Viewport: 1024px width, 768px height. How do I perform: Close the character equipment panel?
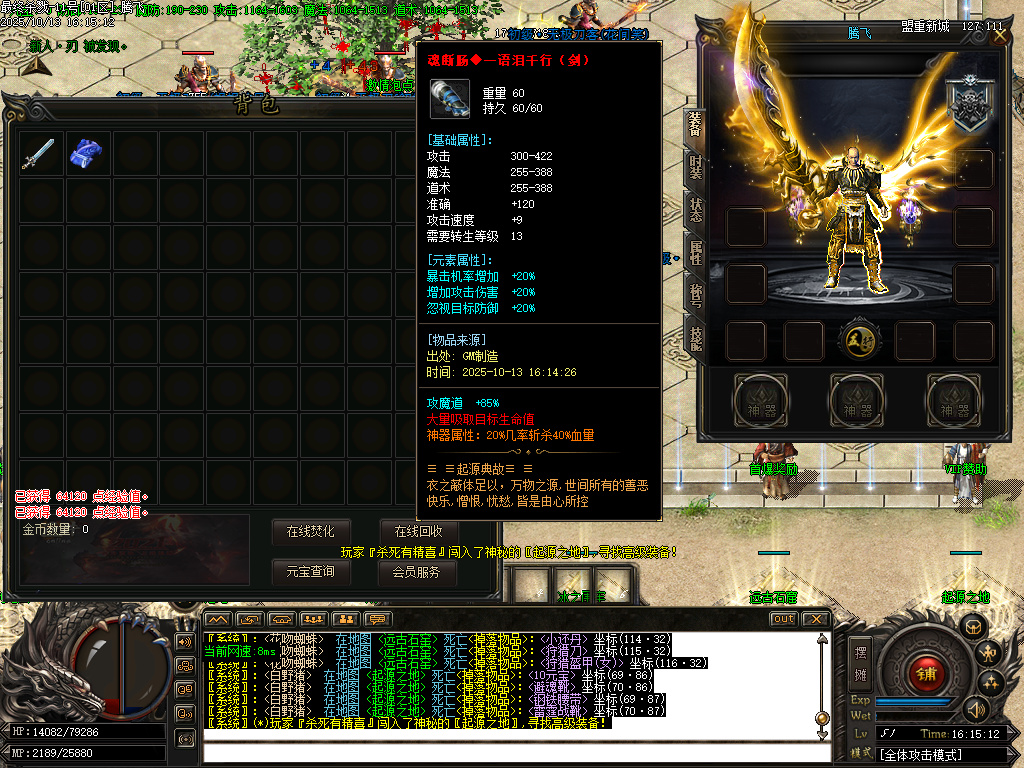[1000, 36]
